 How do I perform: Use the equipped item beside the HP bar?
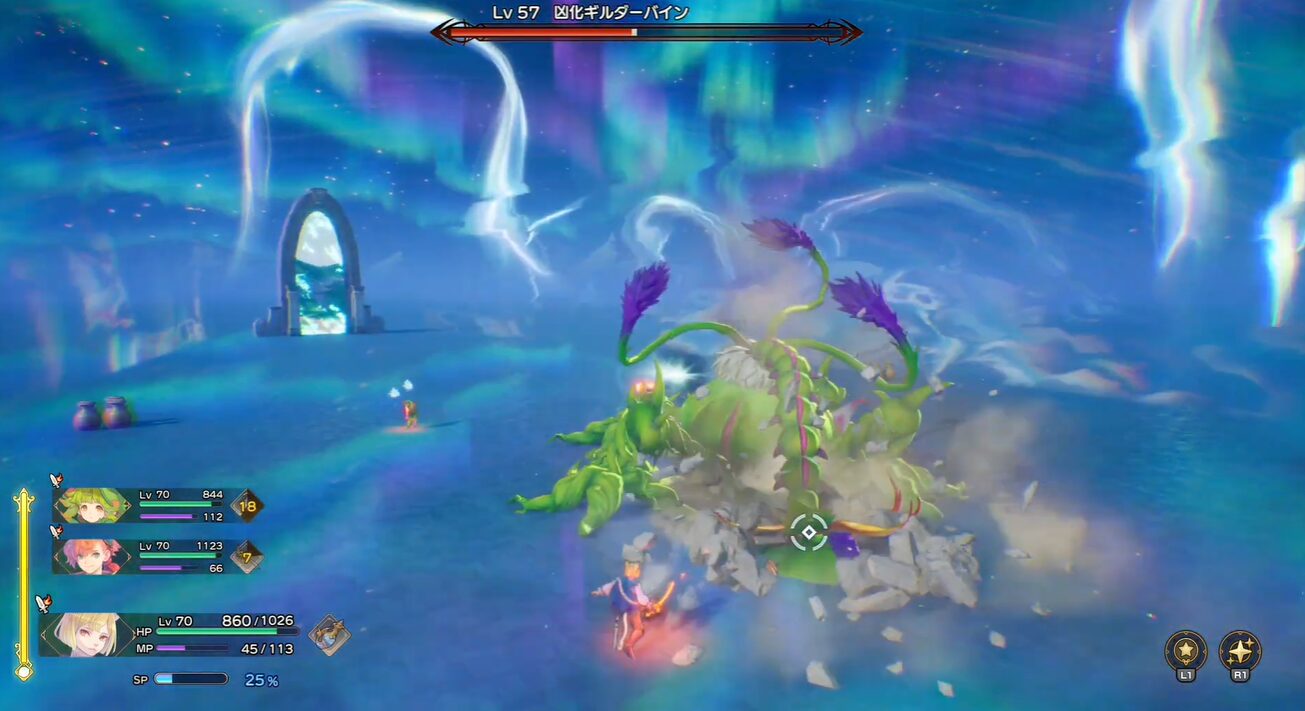pyautogui.click(x=329, y=634)
